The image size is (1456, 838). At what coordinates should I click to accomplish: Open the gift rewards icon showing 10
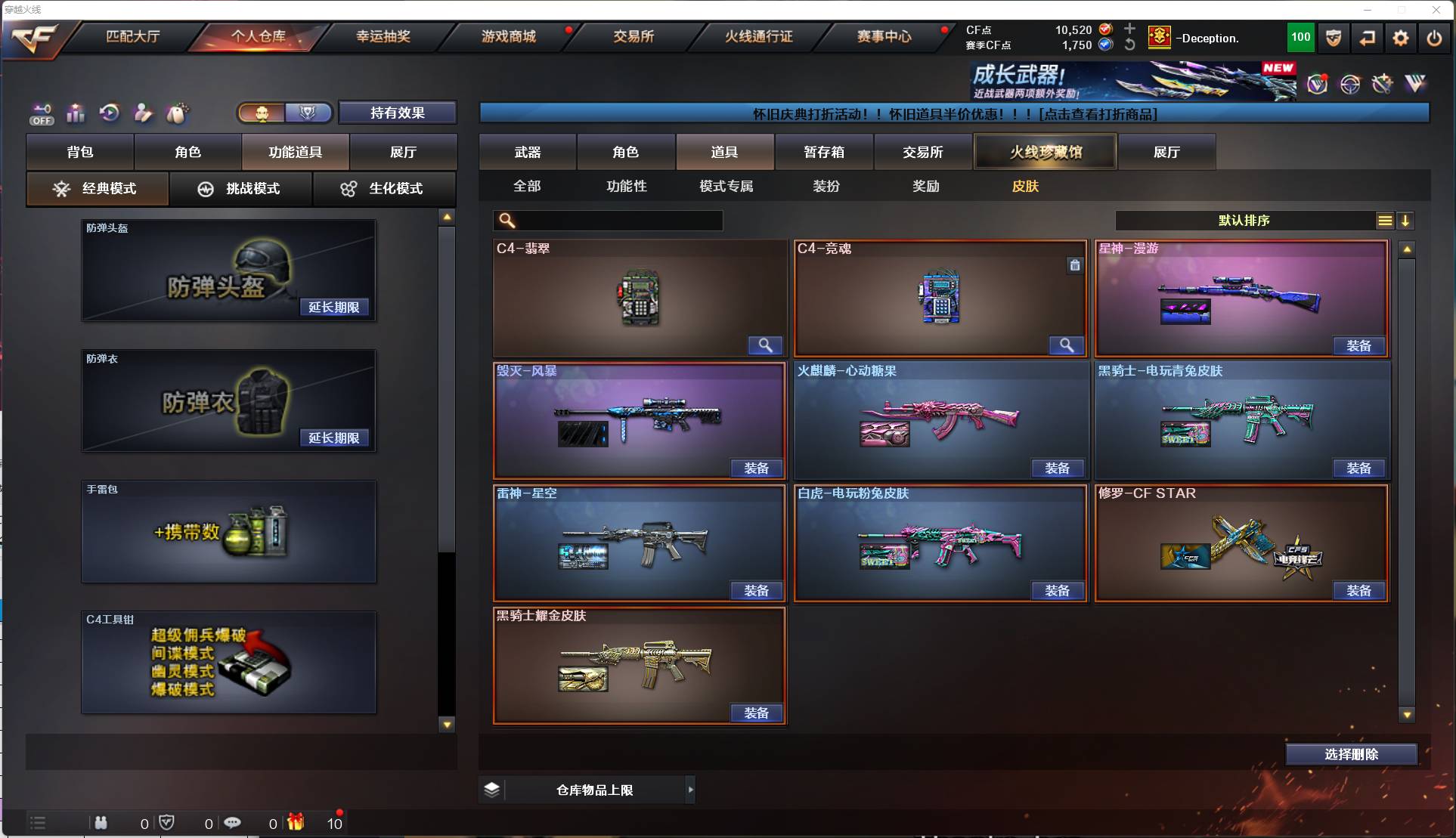coord(296,822)
